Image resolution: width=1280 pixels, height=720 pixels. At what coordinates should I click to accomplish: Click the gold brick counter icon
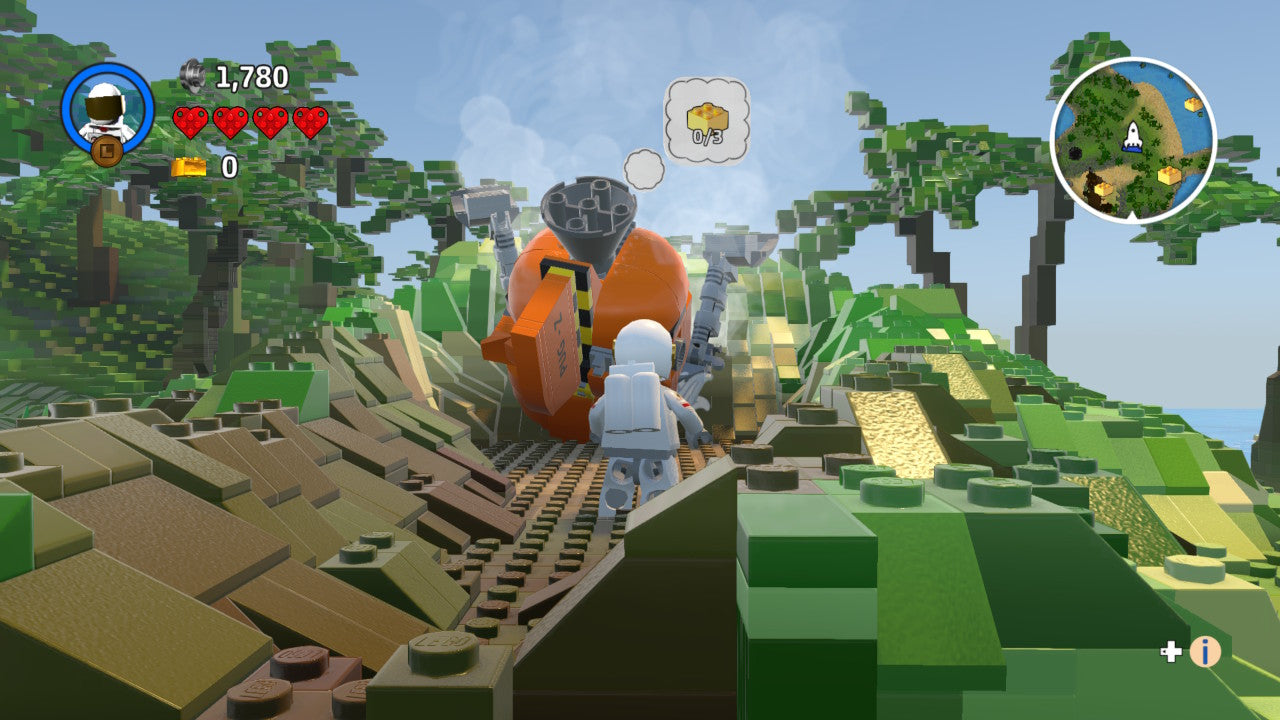190,168
